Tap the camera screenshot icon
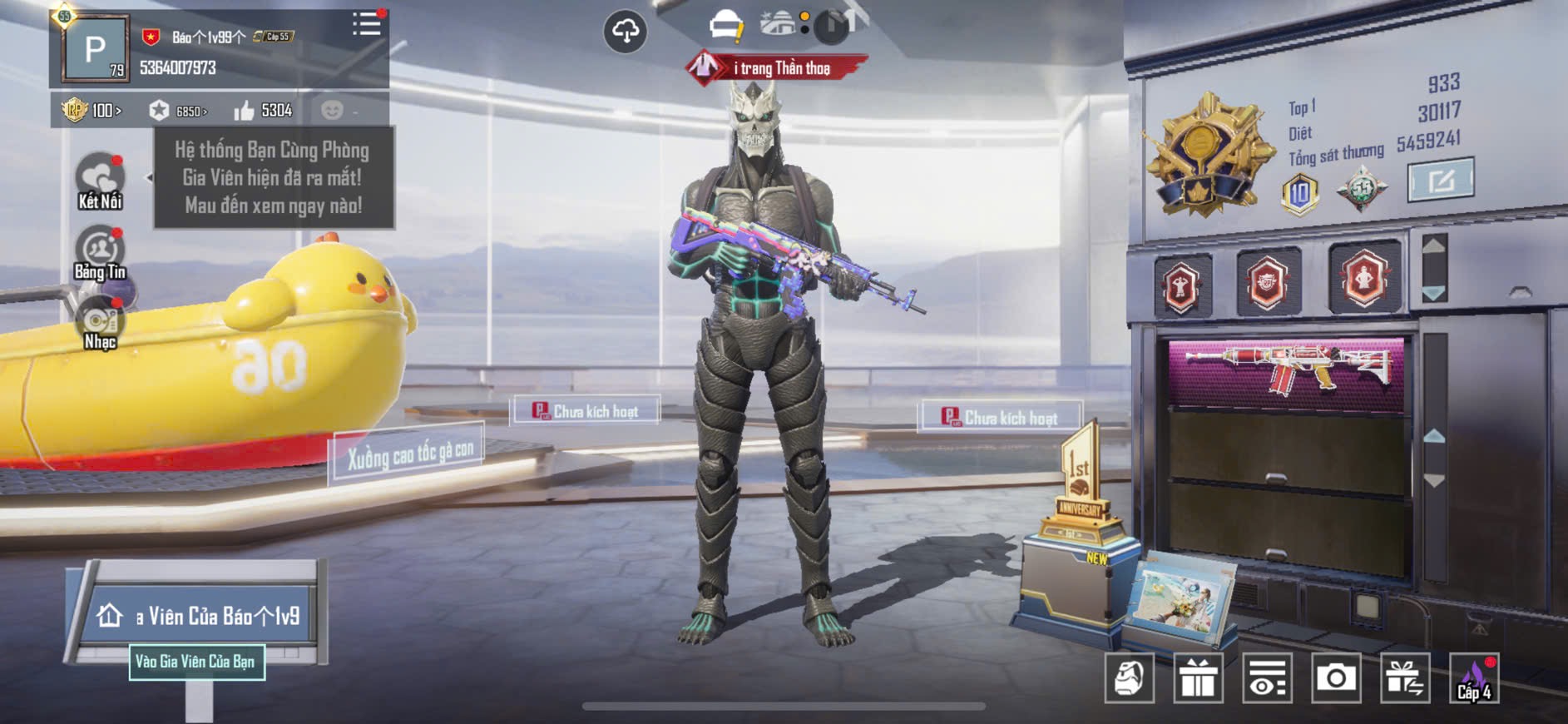This screenshot has height=724, width=1568. [x=1336, y=678]
